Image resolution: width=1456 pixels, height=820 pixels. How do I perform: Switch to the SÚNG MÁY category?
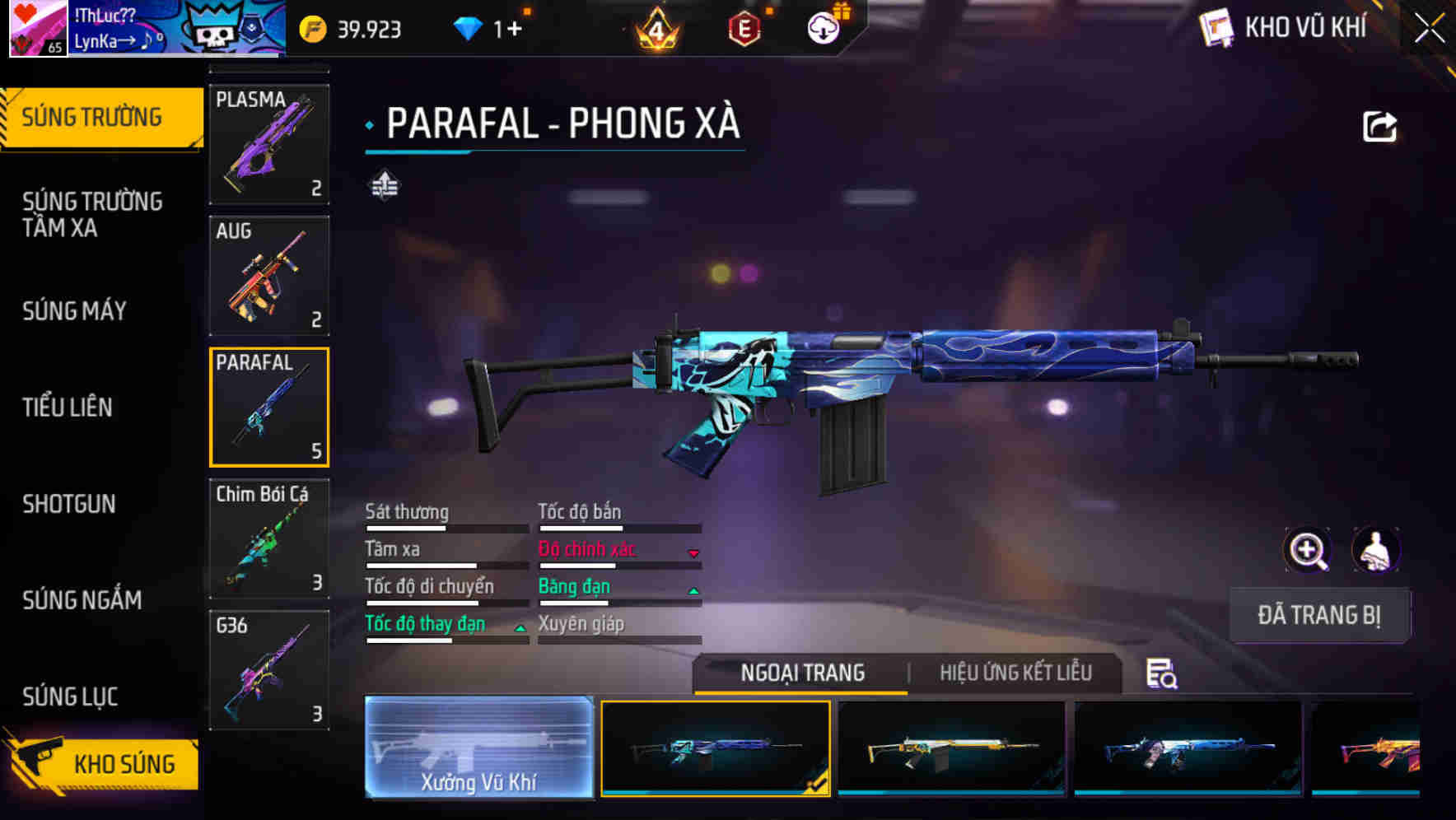click(74, 311)
